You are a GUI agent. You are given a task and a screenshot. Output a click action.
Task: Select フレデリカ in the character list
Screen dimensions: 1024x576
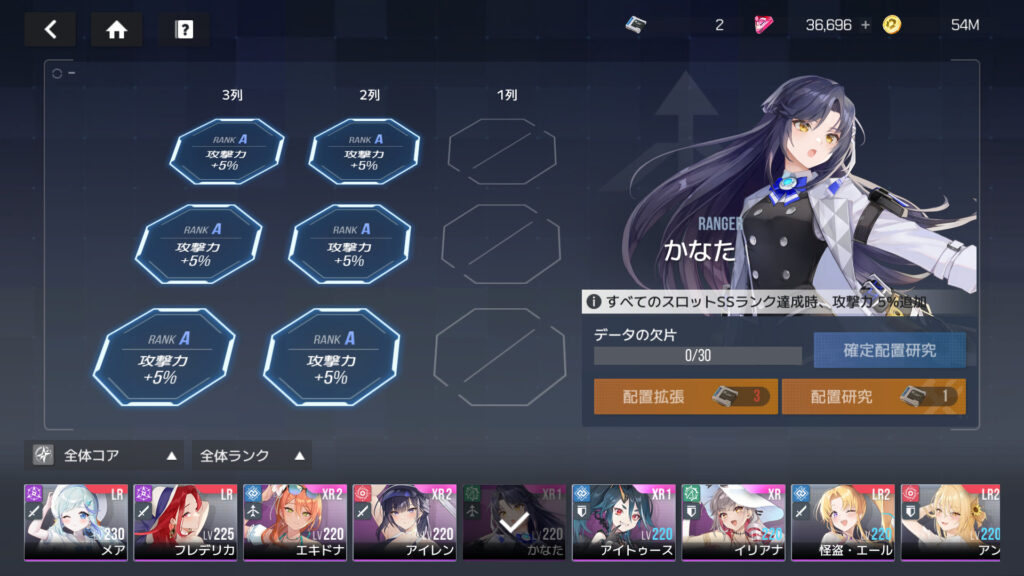coord(186,522)
